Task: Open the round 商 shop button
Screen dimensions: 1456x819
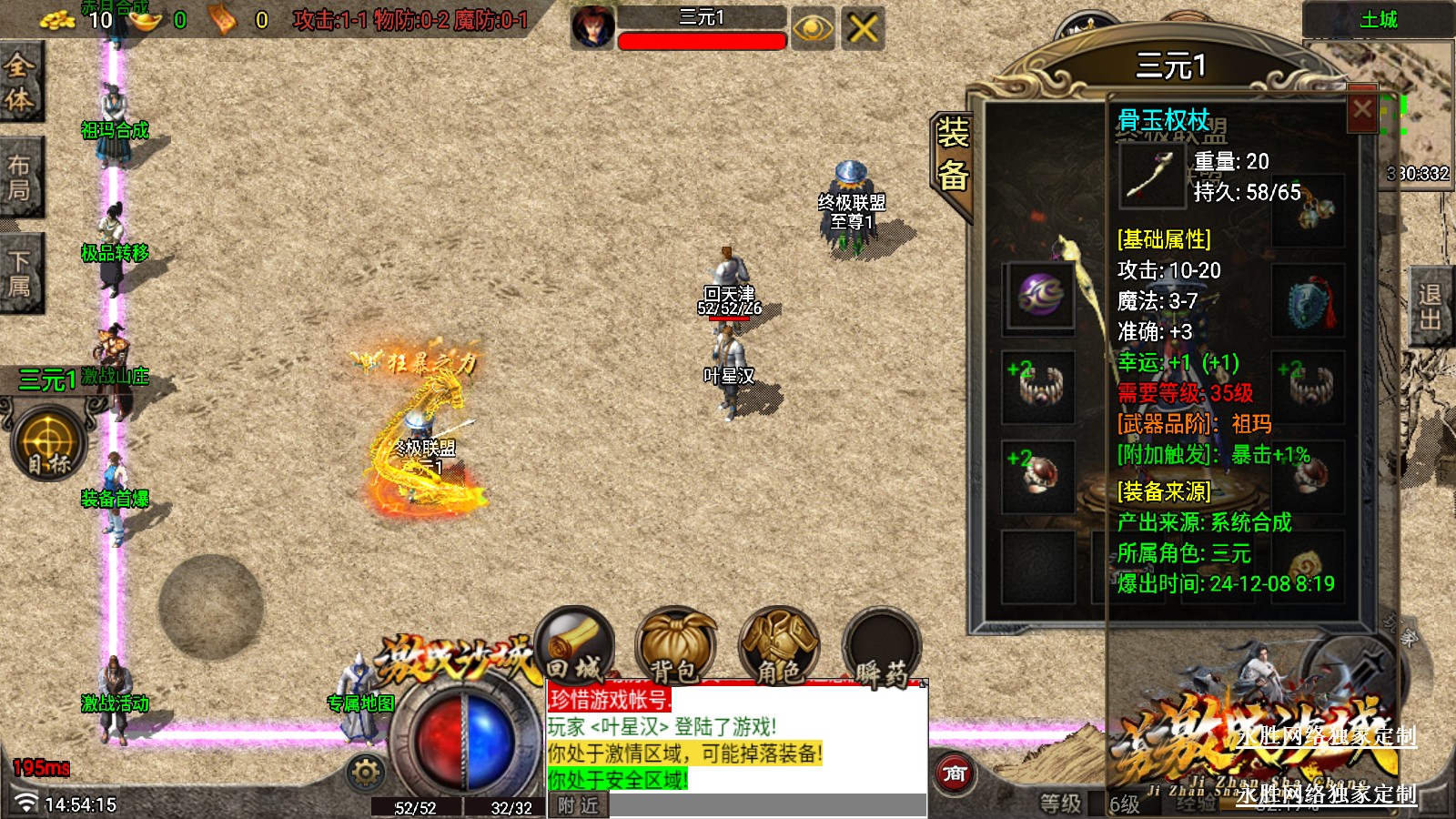Action: [x=954, y=773]
